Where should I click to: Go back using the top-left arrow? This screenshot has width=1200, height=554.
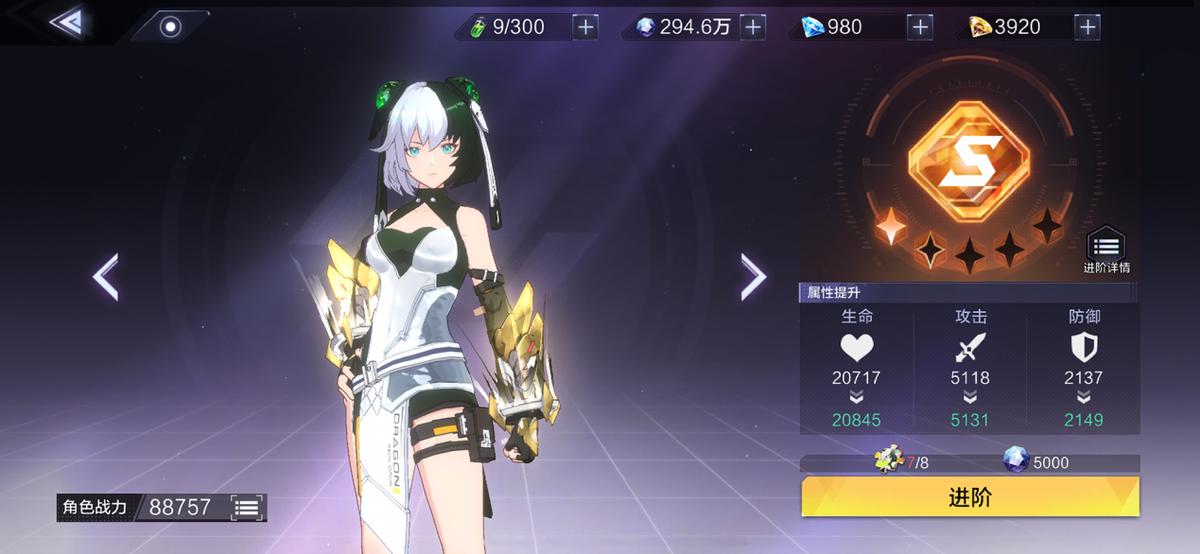(x=67, y=22)
